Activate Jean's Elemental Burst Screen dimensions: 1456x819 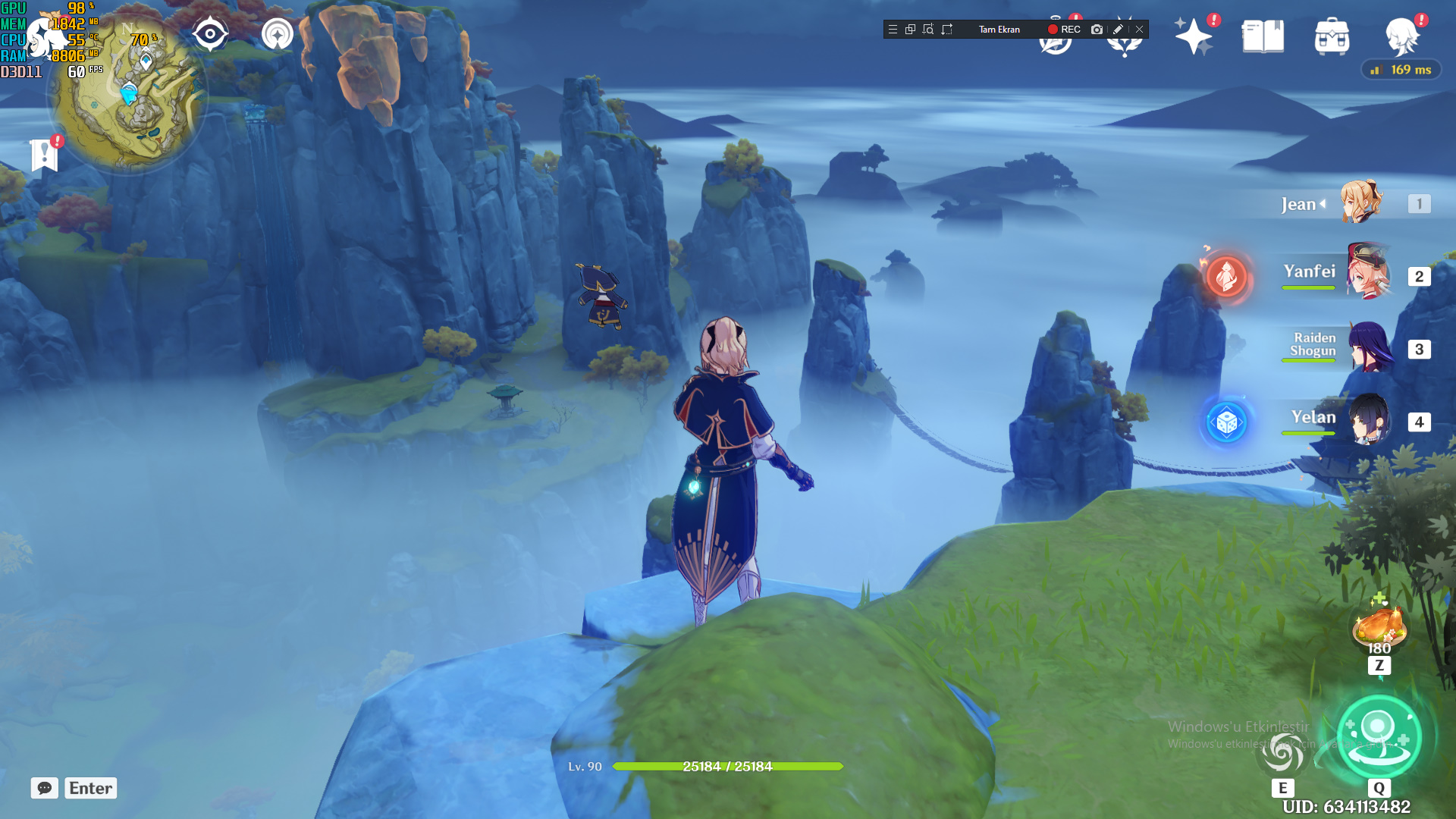coord(1378,736)
